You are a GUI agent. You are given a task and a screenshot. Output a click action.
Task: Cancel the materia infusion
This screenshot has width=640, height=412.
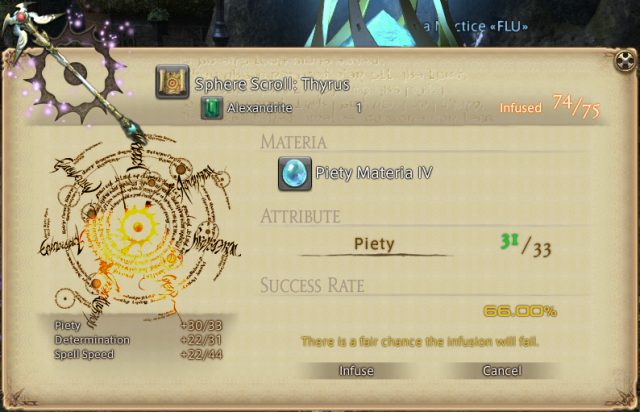[x=501, y=371]
